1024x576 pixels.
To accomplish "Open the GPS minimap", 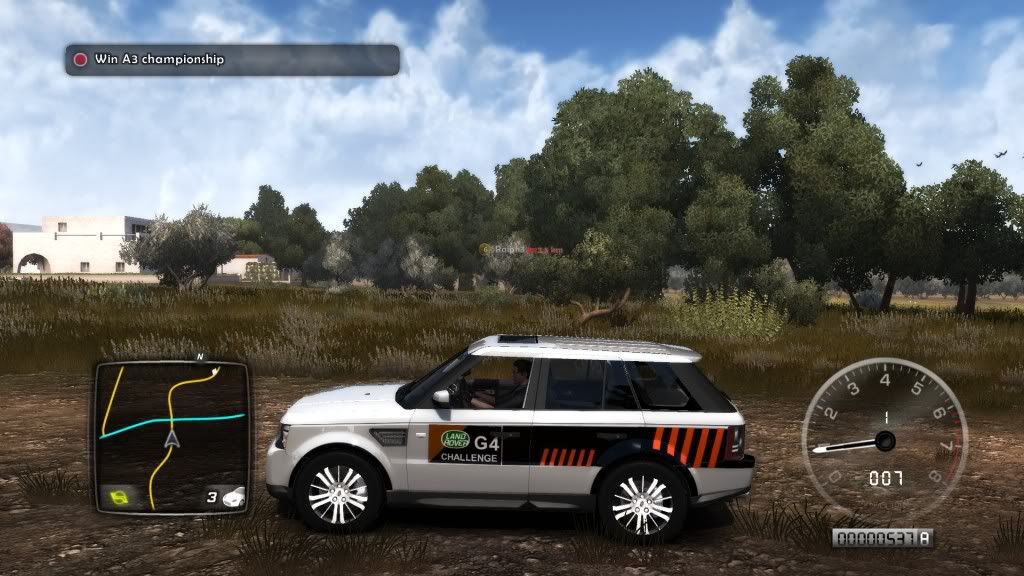I will 171,436.
